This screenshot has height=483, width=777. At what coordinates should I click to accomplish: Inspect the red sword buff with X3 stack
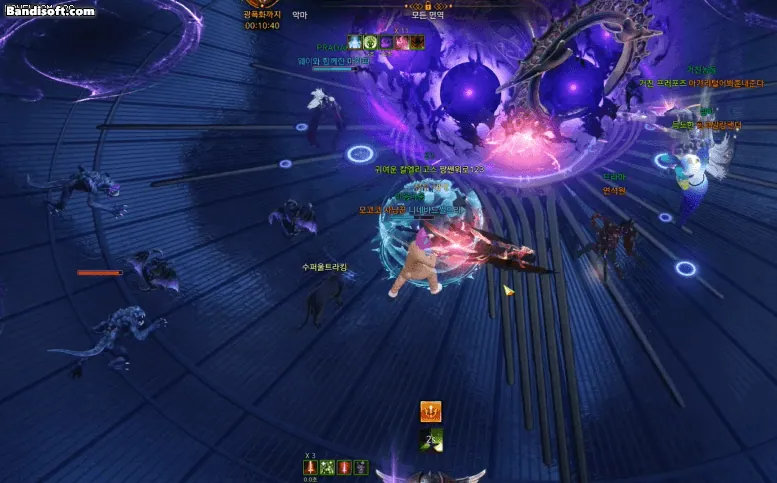coord(311,467)
